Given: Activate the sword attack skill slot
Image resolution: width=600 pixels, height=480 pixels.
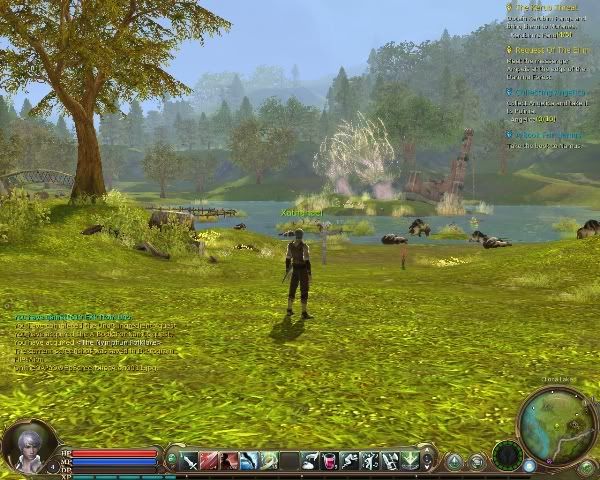Looking at the screenshot, I should click(x=189, y=460).
